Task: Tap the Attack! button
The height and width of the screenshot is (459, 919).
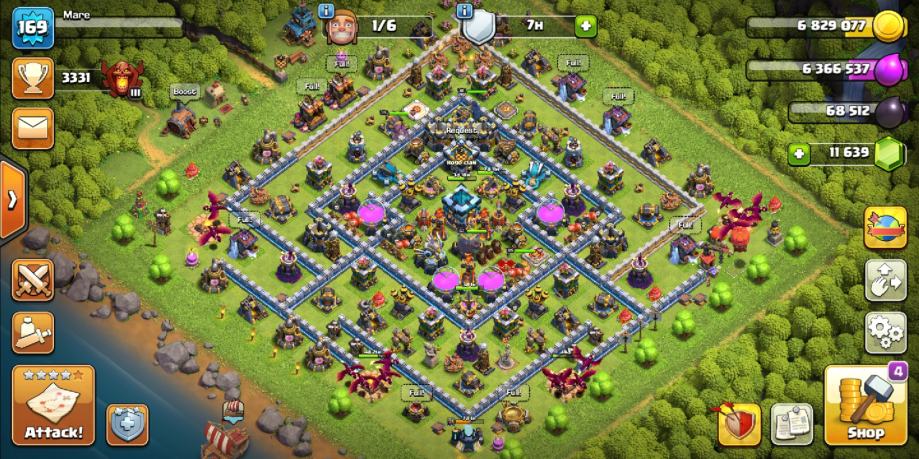Action: (x=53, y=406)
